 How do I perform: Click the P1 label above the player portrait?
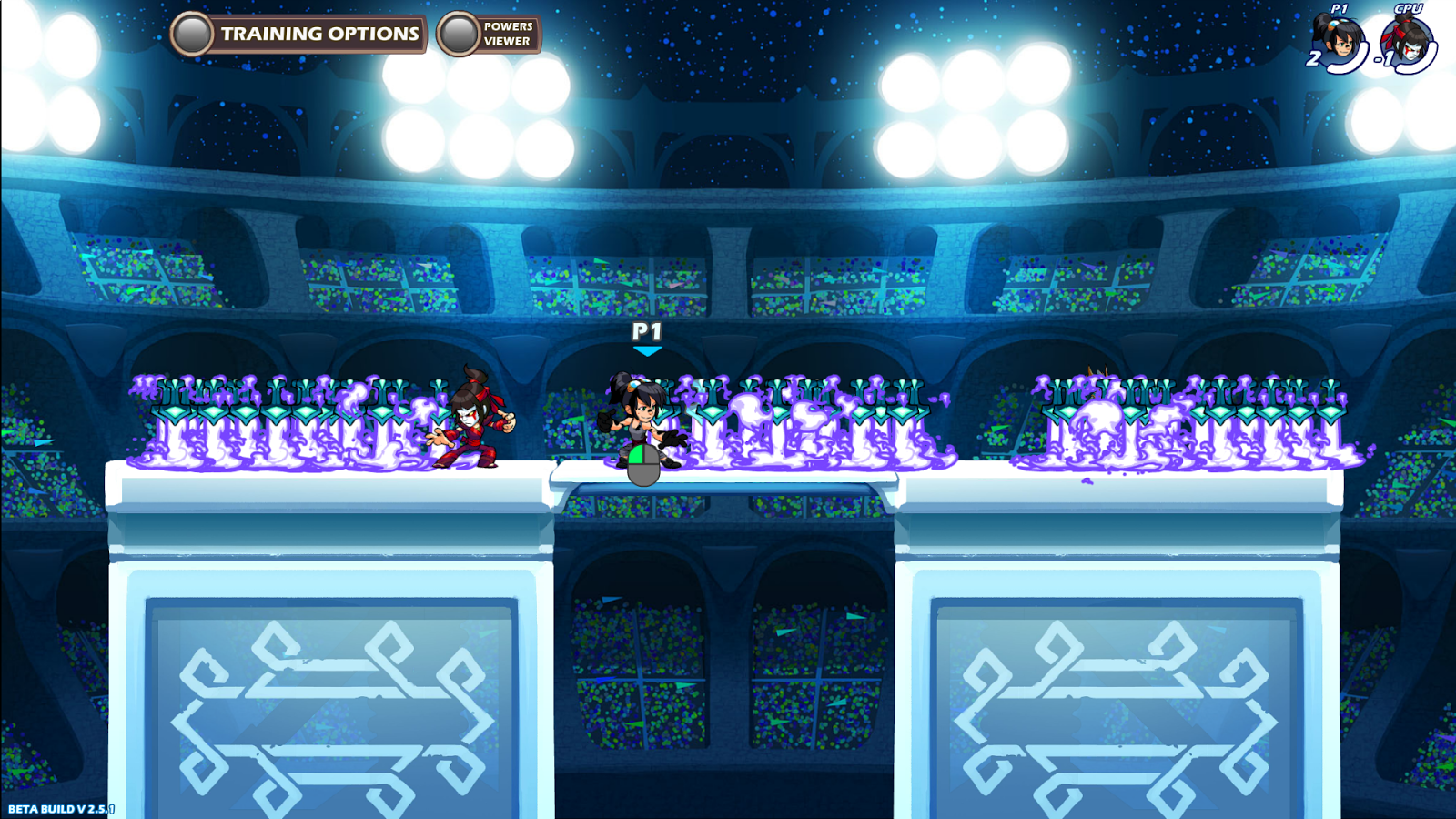tap(1340, 8)
